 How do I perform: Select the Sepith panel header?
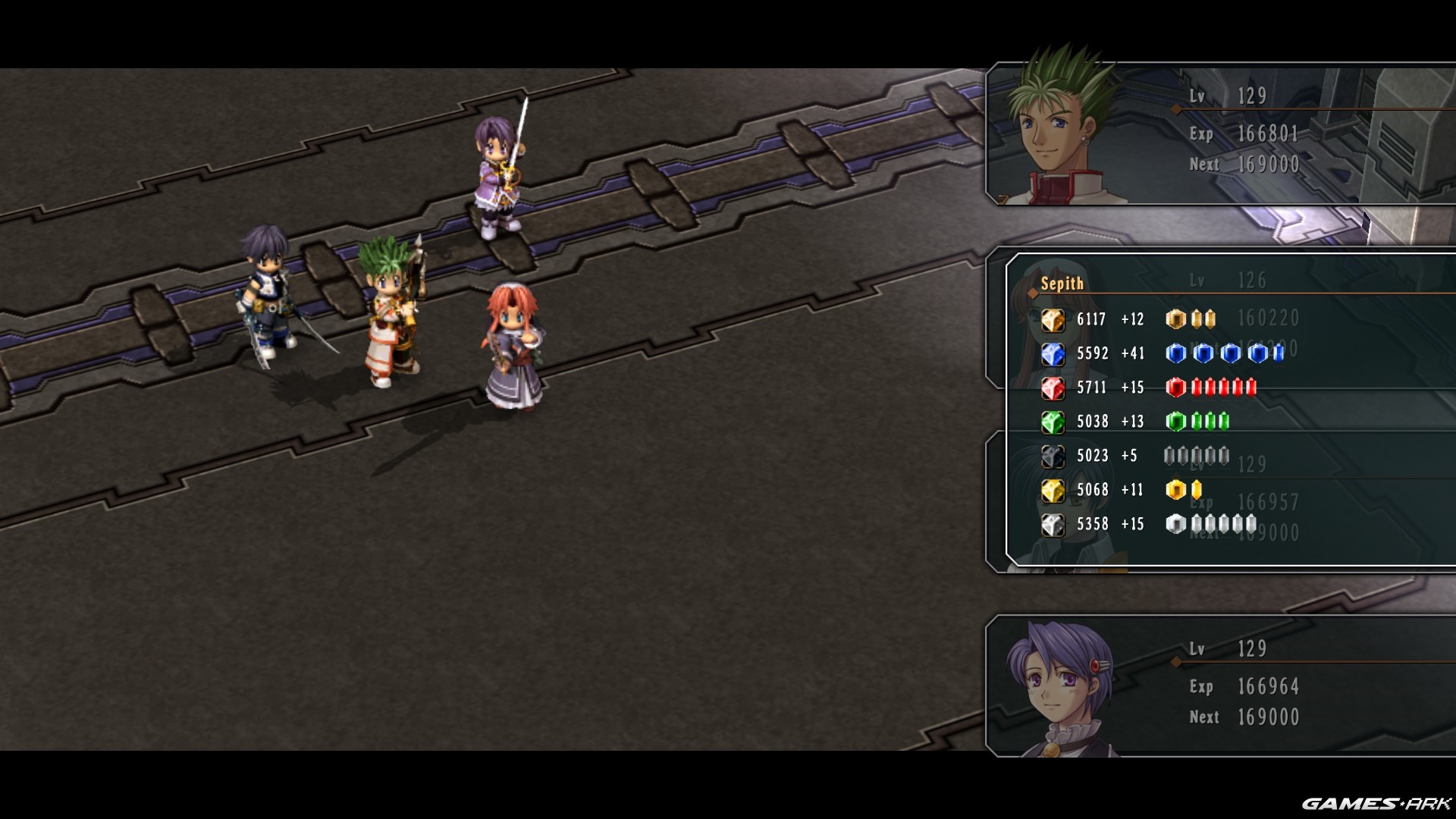click(1062, 284)
